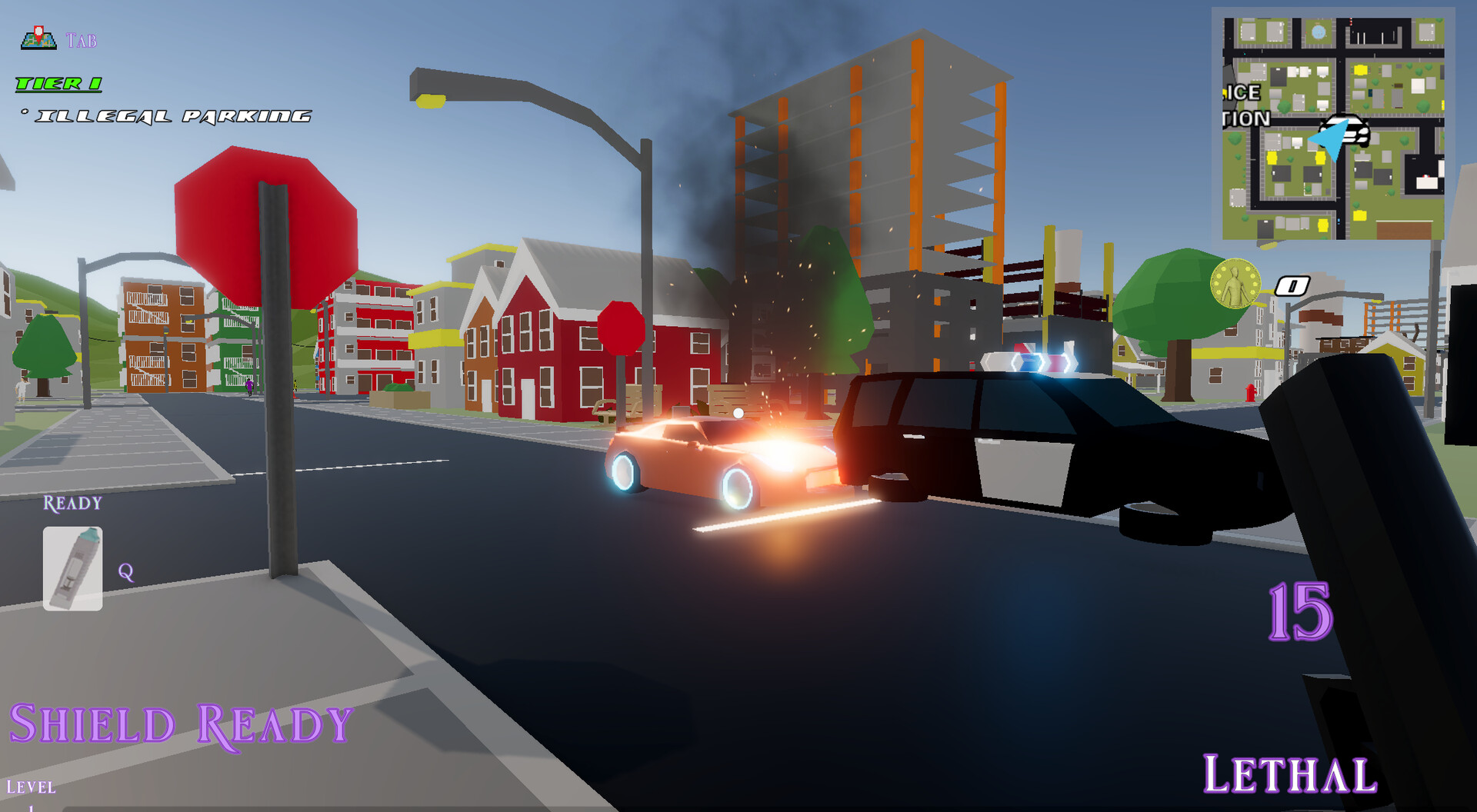Select the spray can inventory item
The width and height of the screenshot is (1477, 812).
(x=73, y=567)
